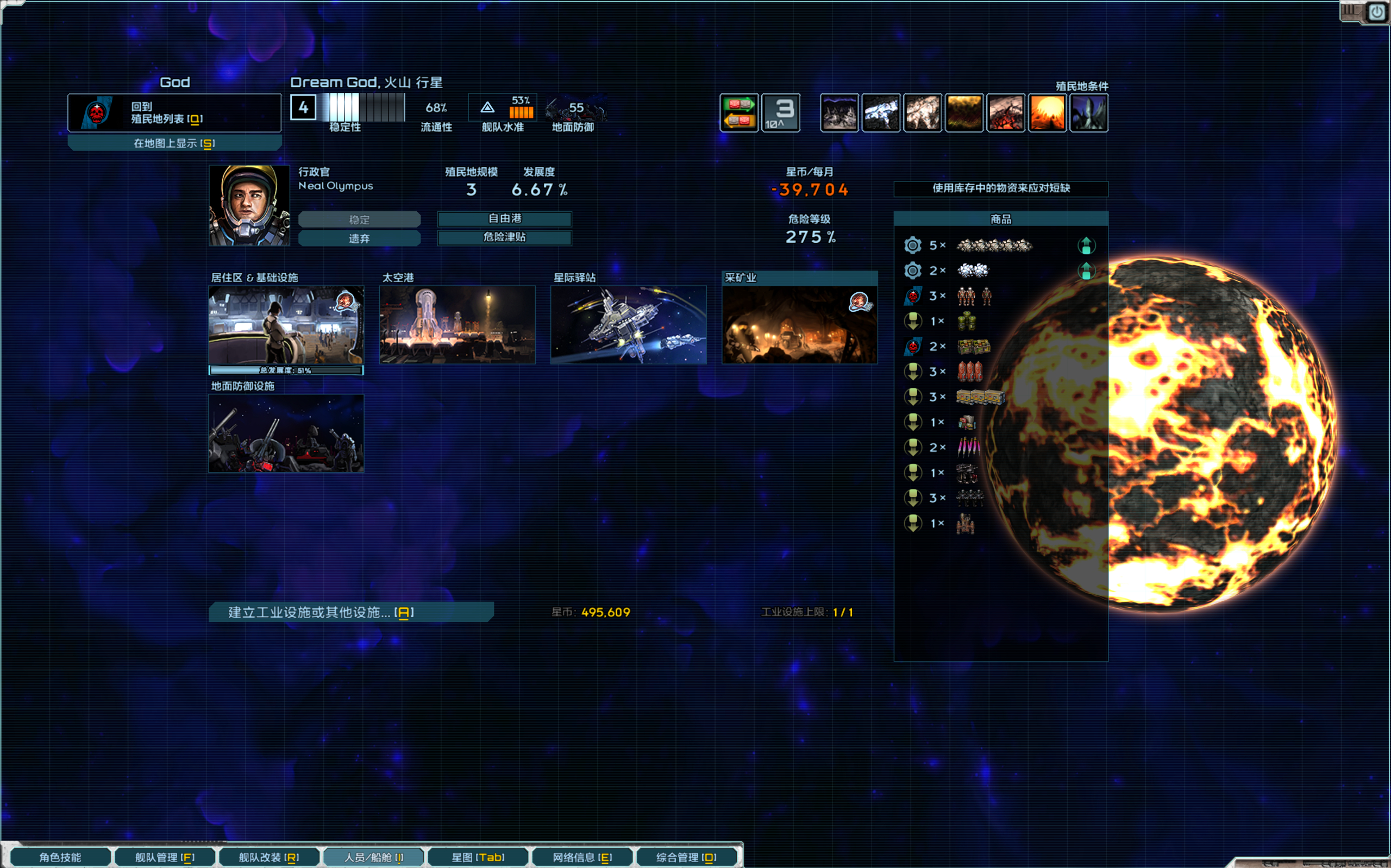Open 网络信息 intel tab
Screen dimensions: 1391x868
[x=582, y=857]
